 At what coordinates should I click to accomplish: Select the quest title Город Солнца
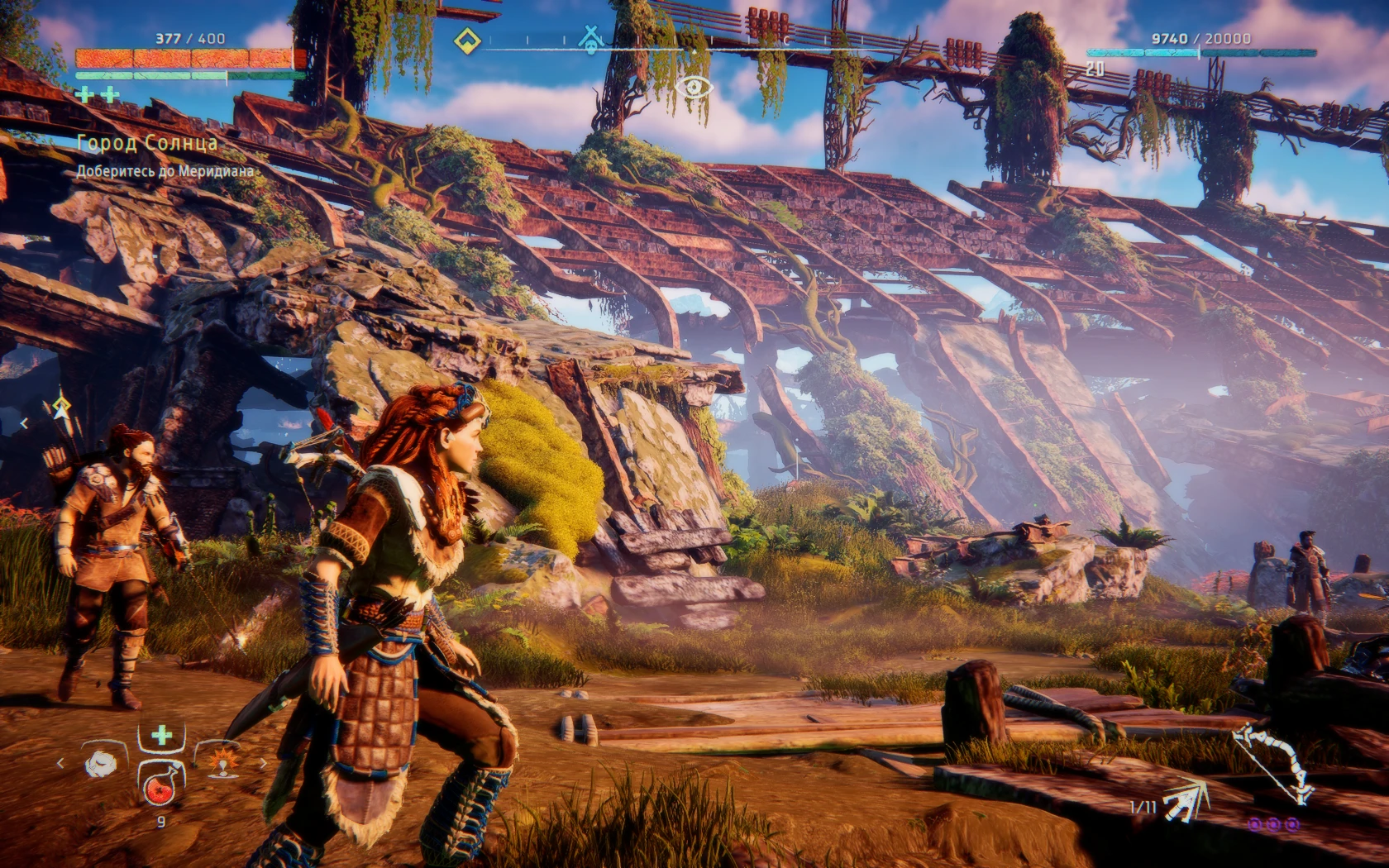coord(147,142)
